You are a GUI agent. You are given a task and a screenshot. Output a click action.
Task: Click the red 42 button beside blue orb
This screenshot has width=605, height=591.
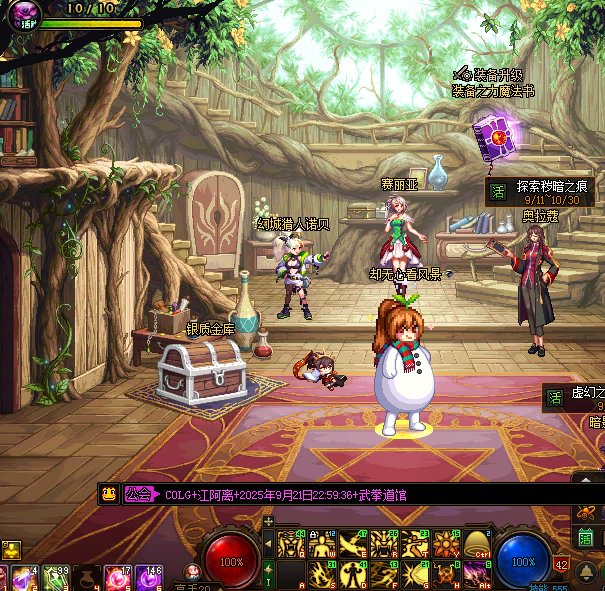(562, 565)
